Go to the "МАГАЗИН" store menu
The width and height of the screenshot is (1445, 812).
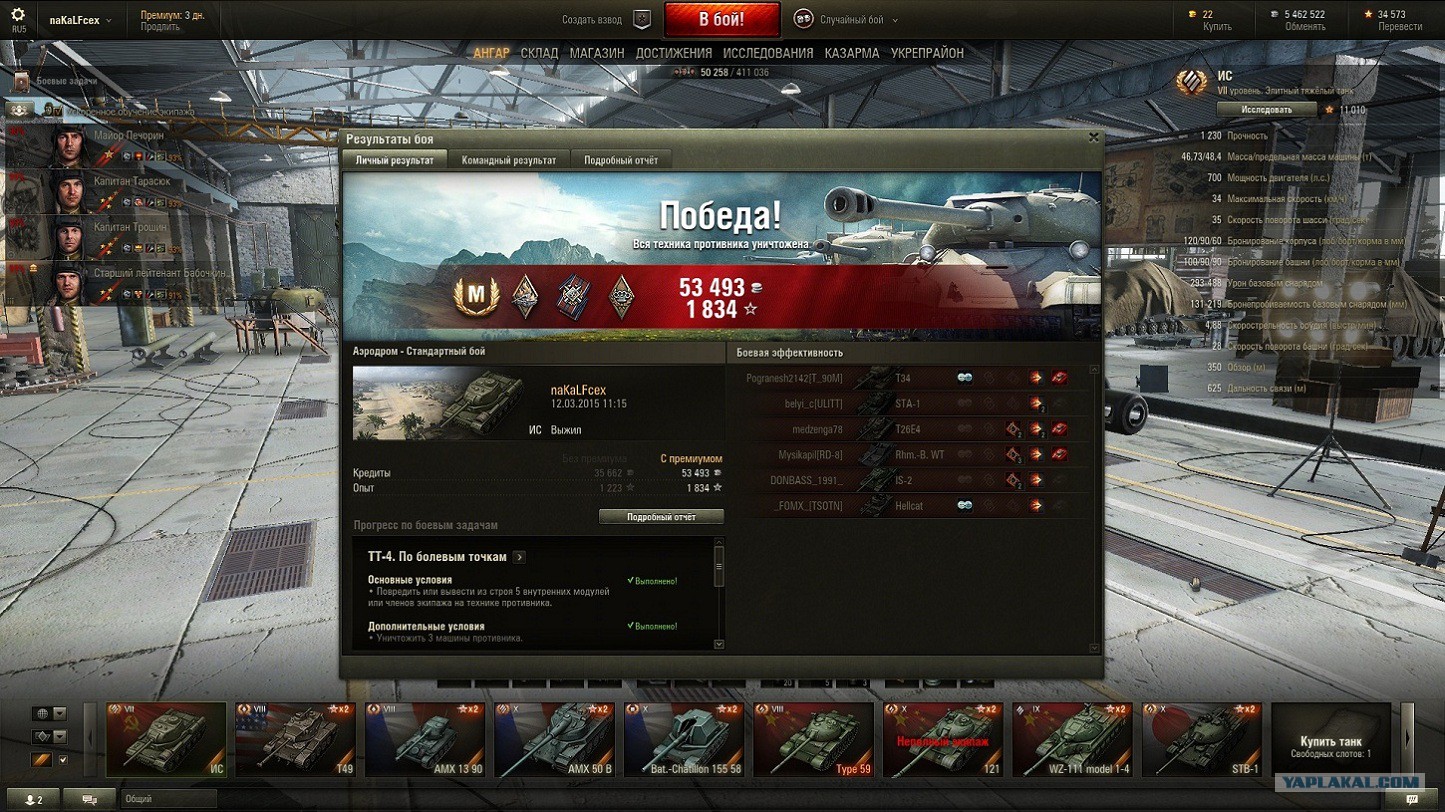click(x=597, y=53)
